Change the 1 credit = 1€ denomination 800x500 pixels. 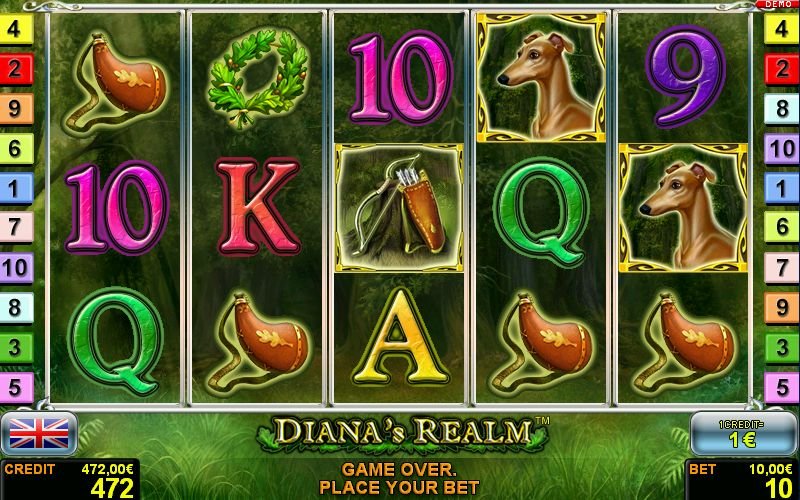pyautogui.click(x=743, y=433)
